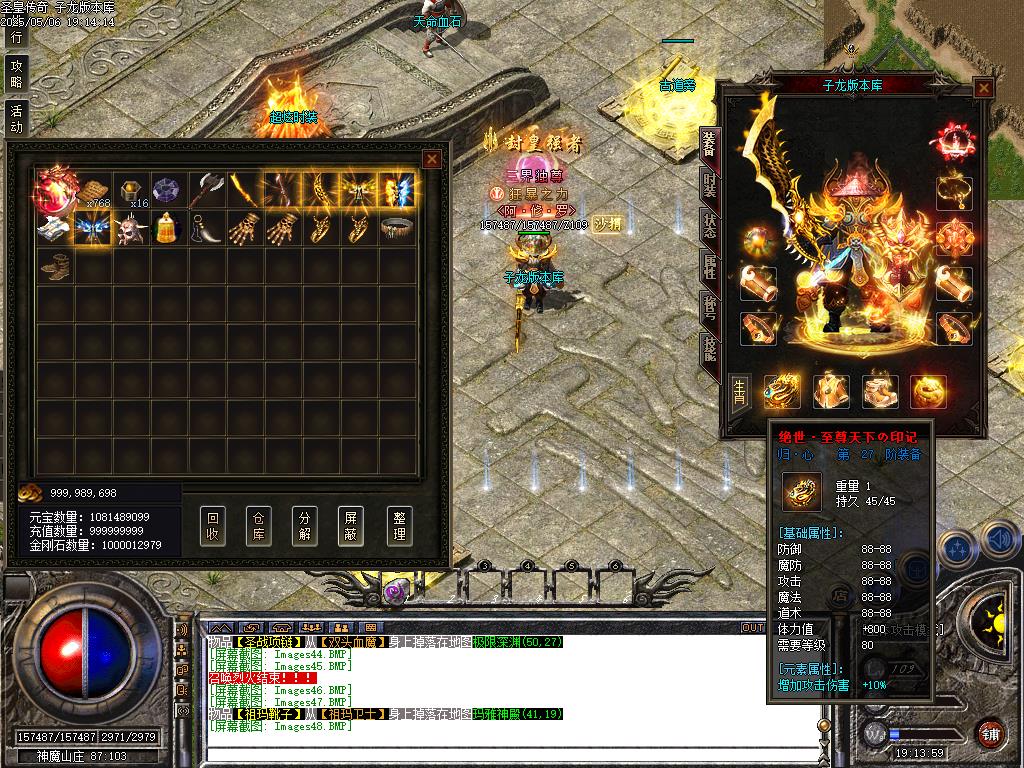This screenshot has width=1024, height=768.
Task: Select the horned skull helmet item
Action: pyautogui.click(x=132, y=229)
